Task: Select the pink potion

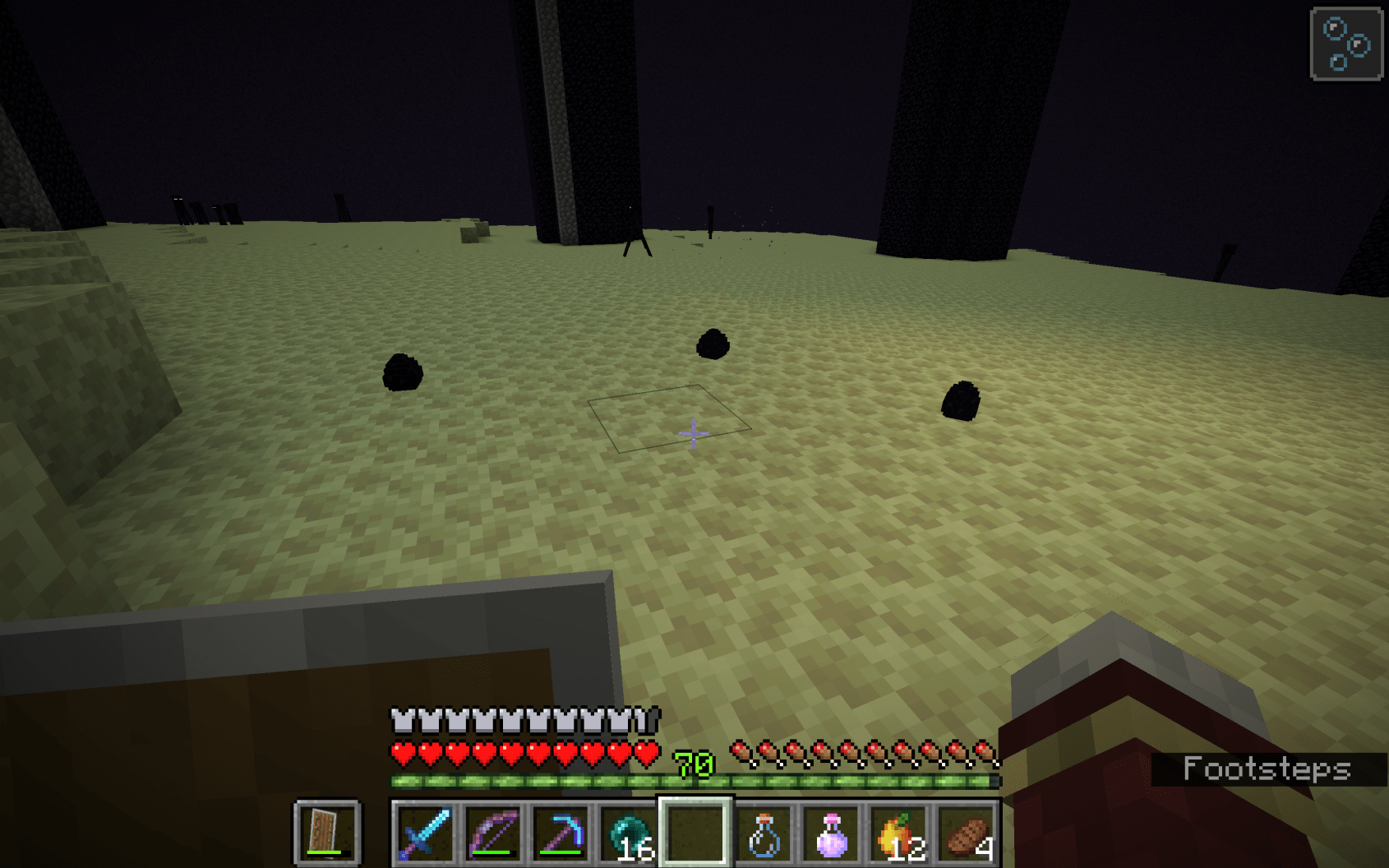Action: coord(830,833)
